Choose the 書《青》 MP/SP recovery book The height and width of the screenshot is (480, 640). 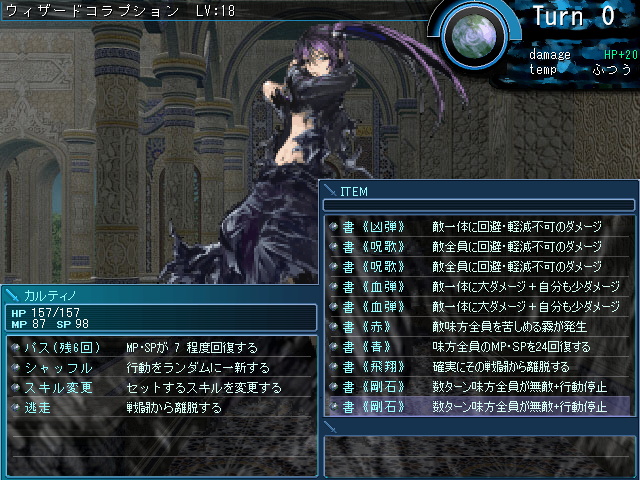362,346
